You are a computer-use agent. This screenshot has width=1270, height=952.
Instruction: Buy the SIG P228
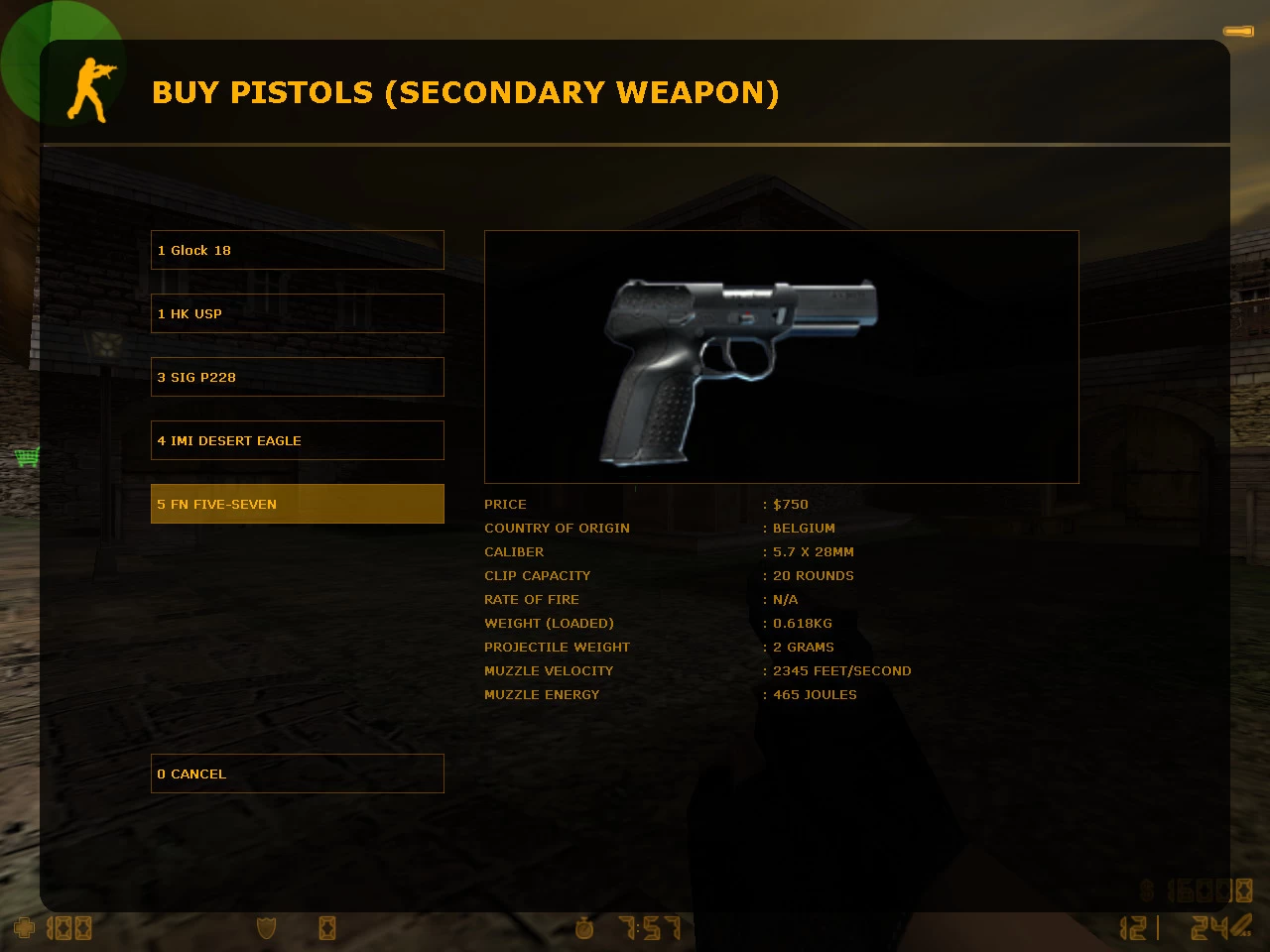(297, 377)
